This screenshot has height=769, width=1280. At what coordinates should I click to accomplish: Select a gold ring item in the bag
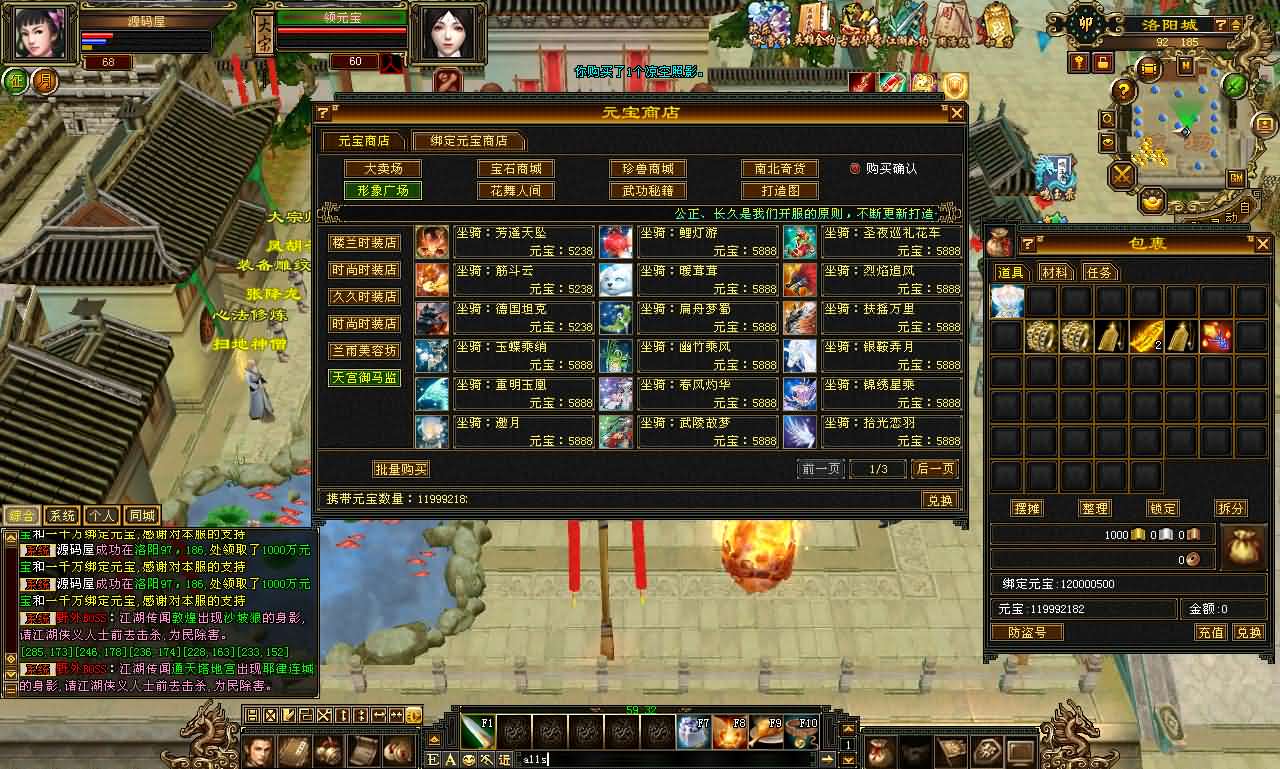pos(1040,338)
